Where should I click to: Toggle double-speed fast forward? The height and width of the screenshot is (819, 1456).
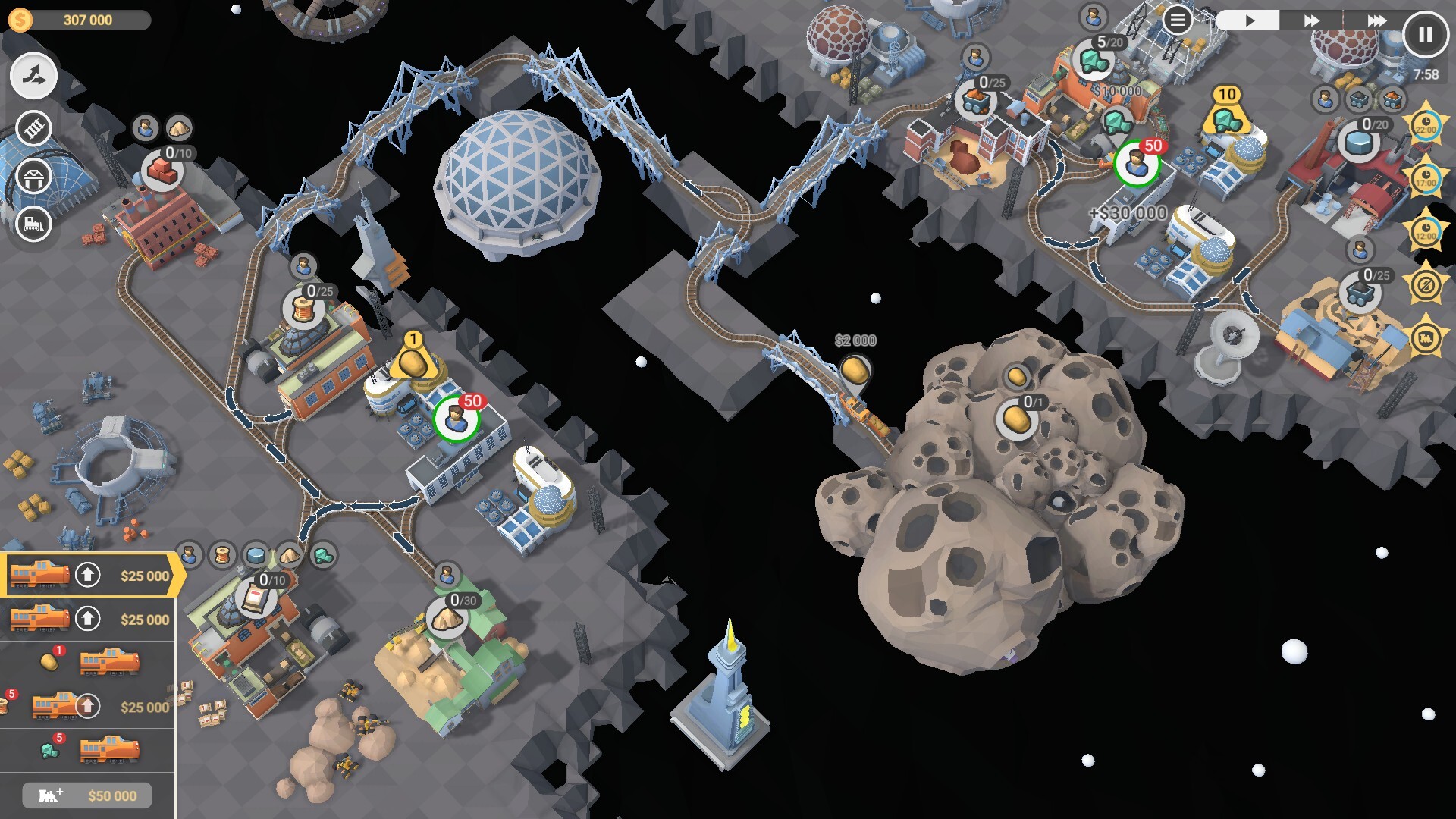coord(1312,20)
